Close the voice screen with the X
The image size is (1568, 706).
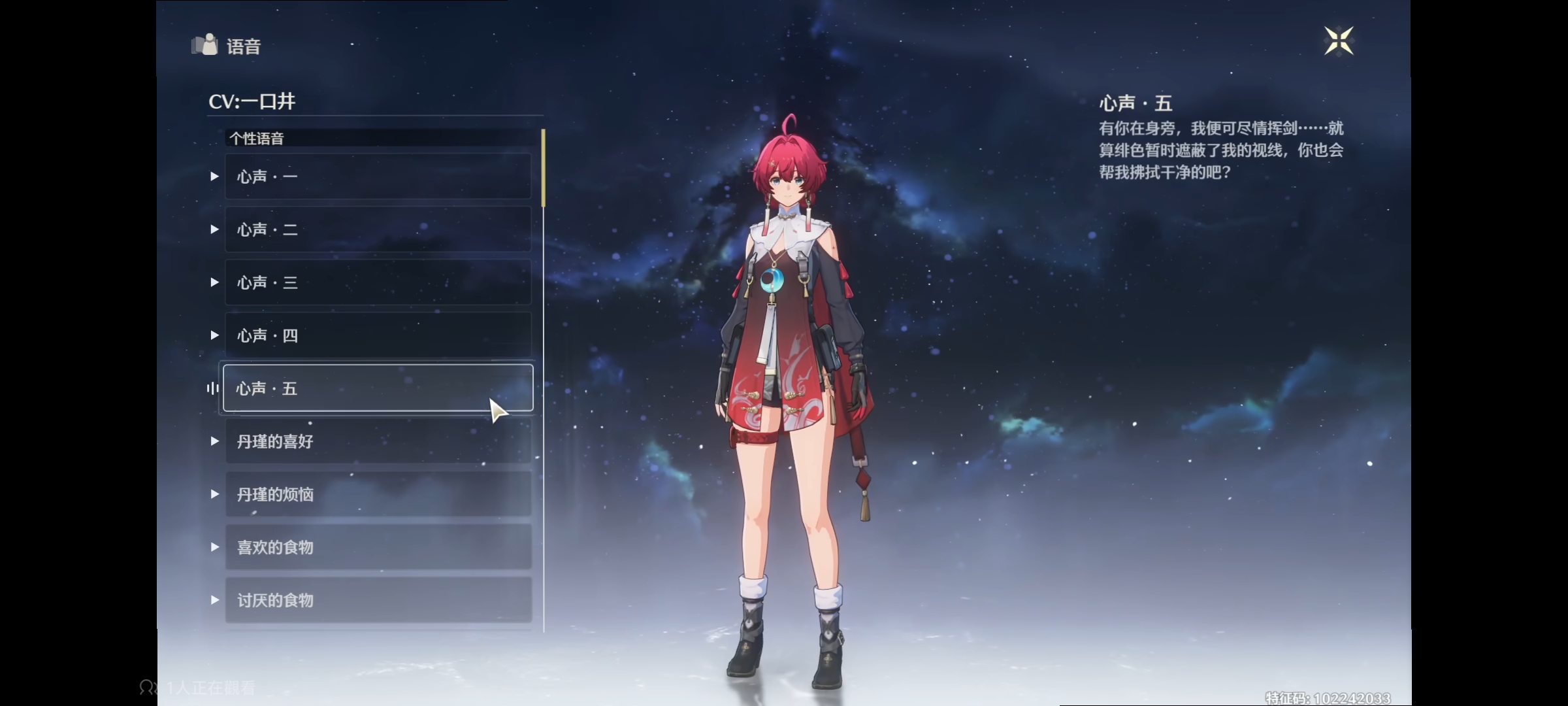(1338, 41)
